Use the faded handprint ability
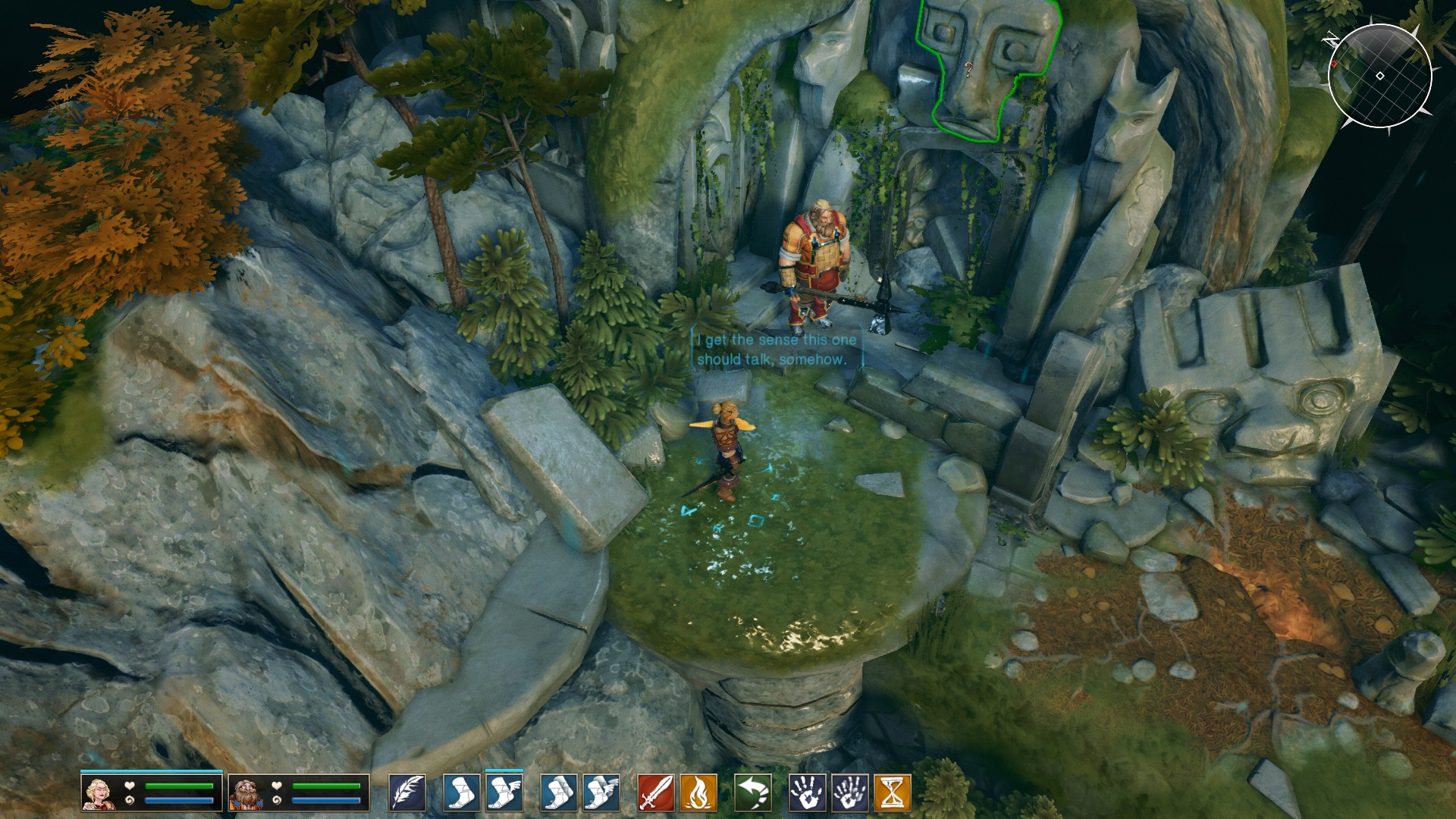The width and height of the screenshot is (1456, 819). click(x=850, y=793)
